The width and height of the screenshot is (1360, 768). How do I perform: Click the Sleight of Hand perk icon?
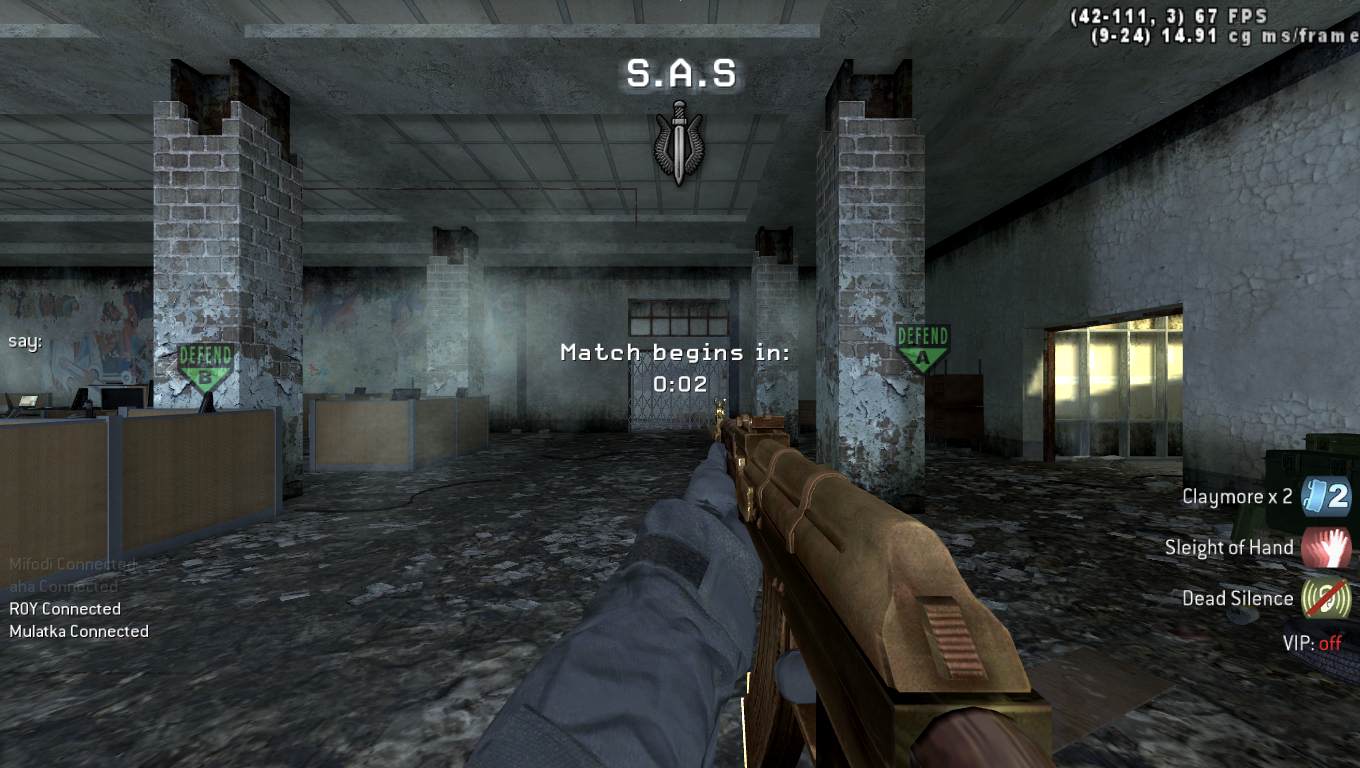(1326, 548)
